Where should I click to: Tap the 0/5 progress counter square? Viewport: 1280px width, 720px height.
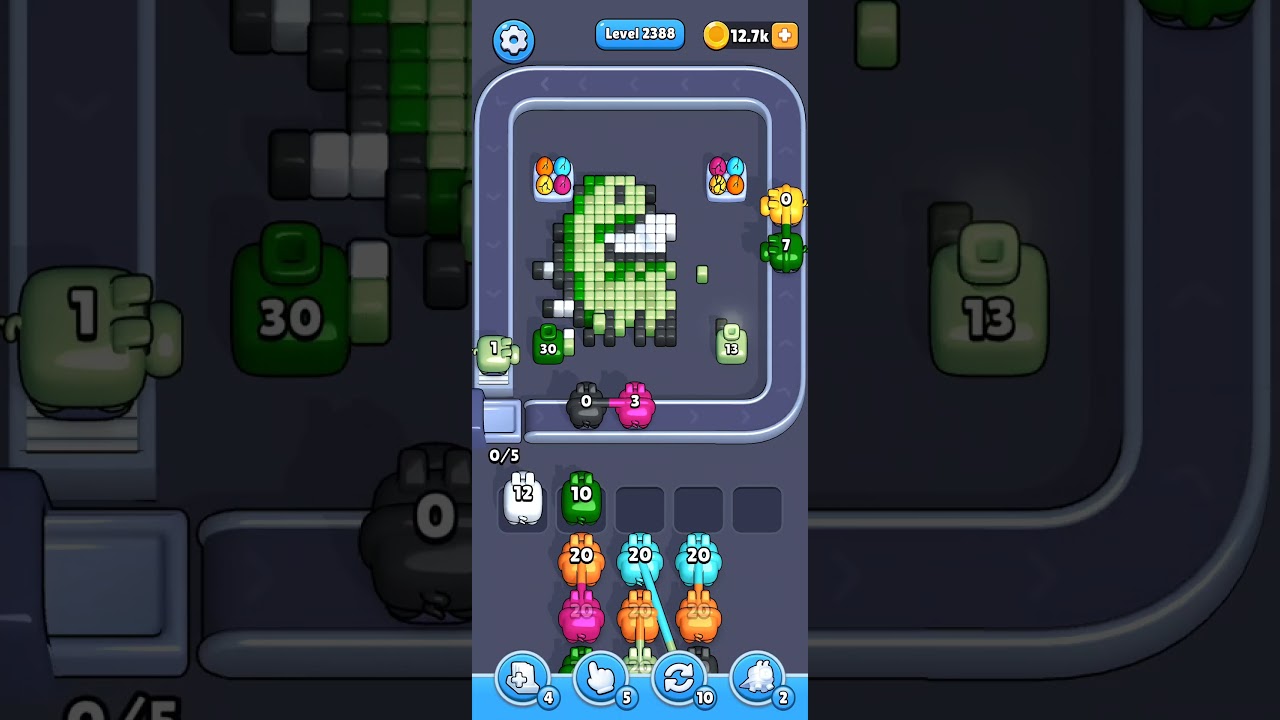coord(504,455)
